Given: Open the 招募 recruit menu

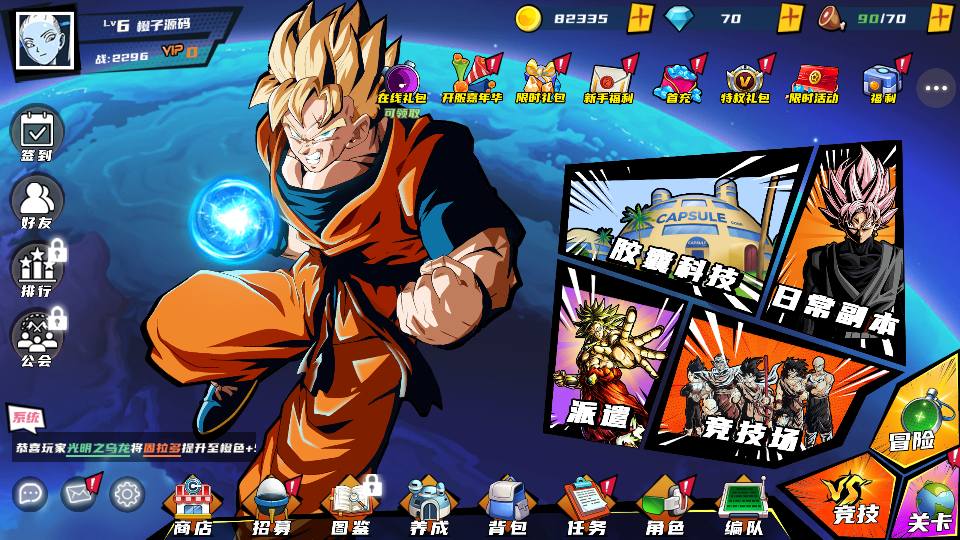Looking at the screenshot, I should (272, 505).
